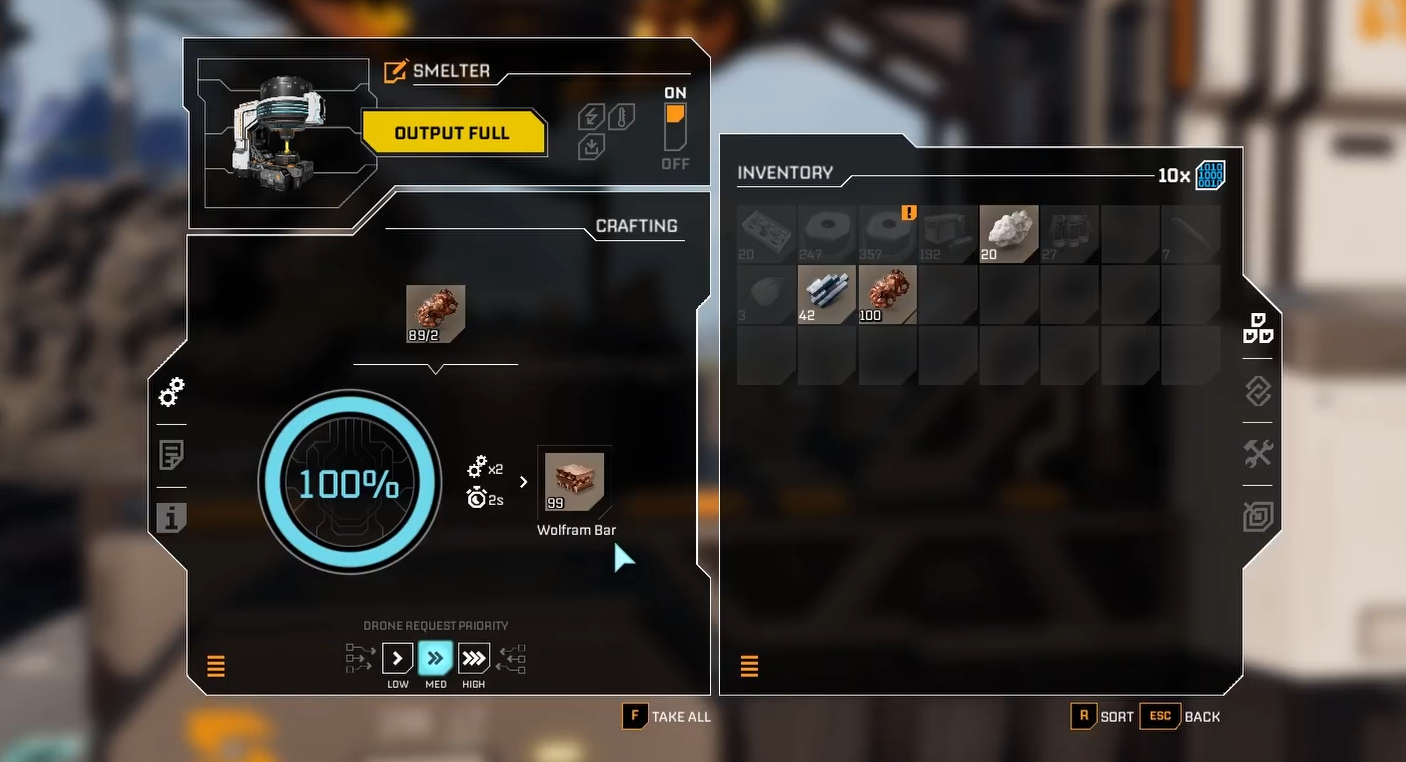Open the crafting gears tab
1406x762 pixels.
pos(171,393)
